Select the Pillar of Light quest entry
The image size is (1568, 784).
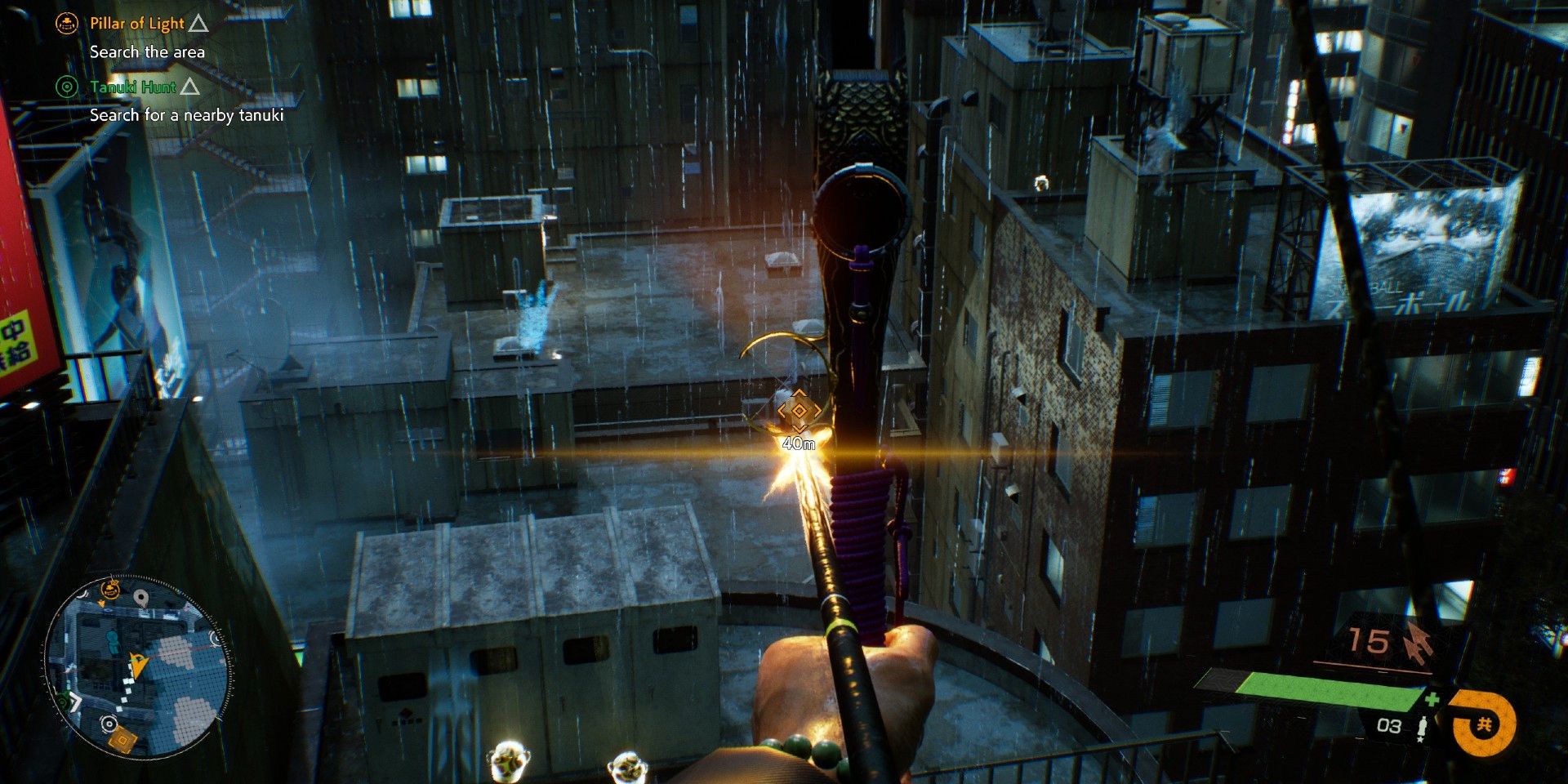click(x=137, y=24)
